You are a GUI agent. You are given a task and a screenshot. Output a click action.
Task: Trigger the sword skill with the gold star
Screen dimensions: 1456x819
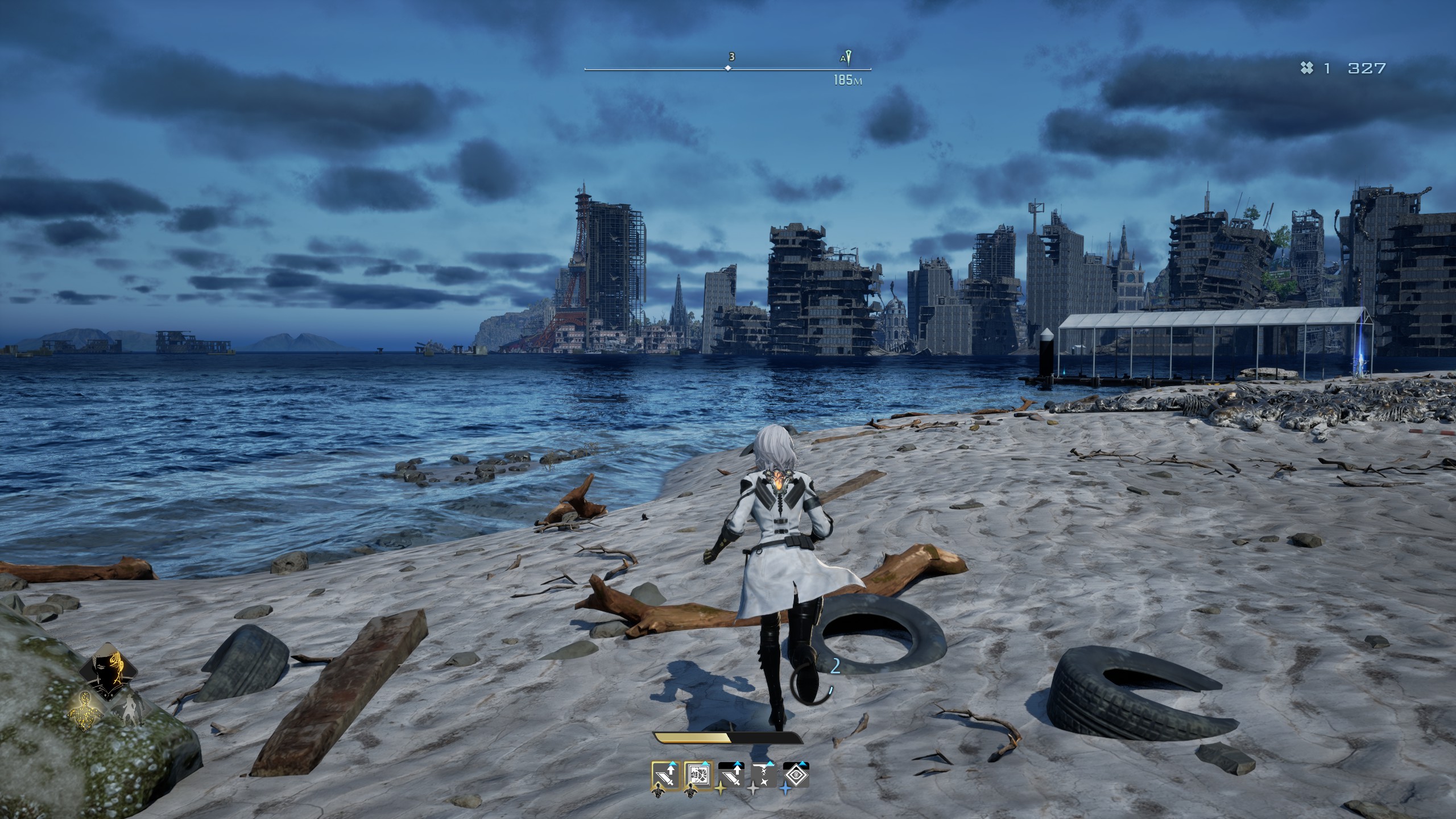click(731, 775)
